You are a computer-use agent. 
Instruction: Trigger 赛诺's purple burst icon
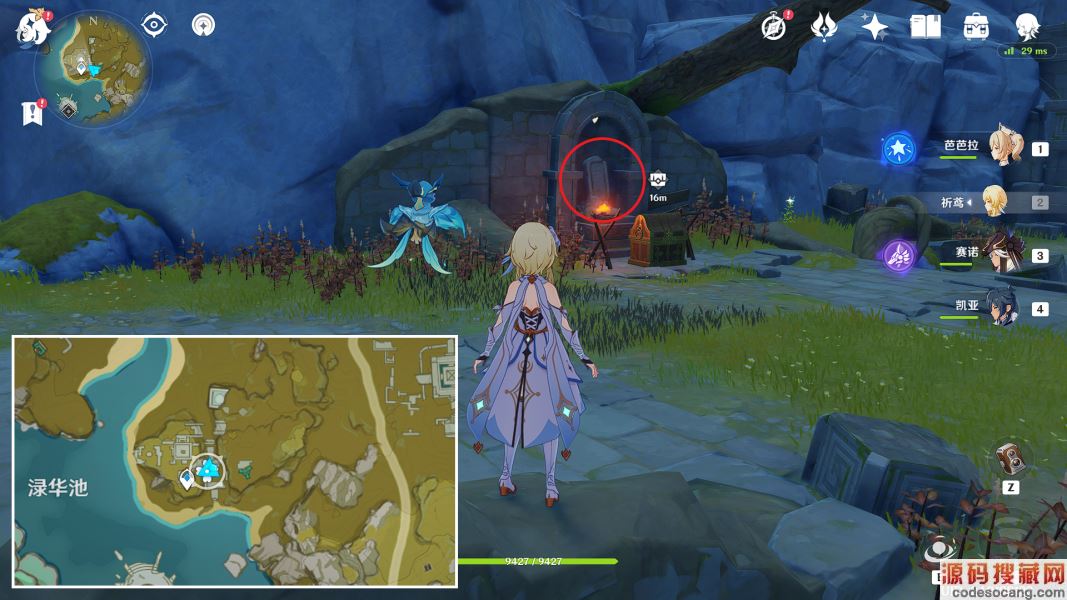[898, 256]
